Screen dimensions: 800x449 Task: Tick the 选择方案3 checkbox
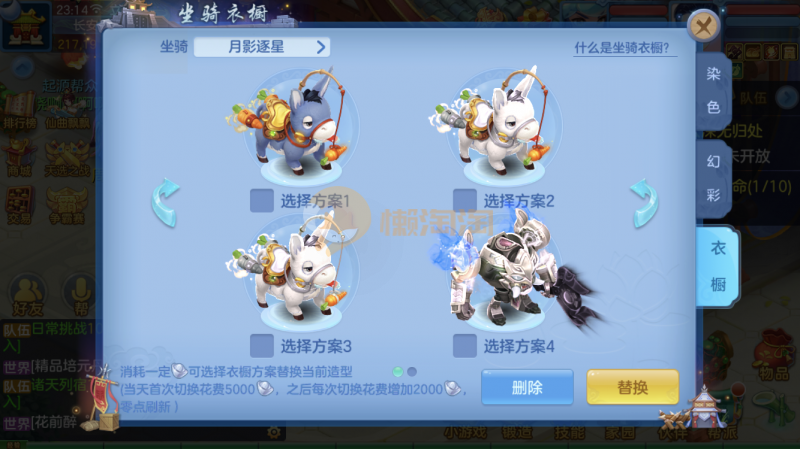coord(262,346)
